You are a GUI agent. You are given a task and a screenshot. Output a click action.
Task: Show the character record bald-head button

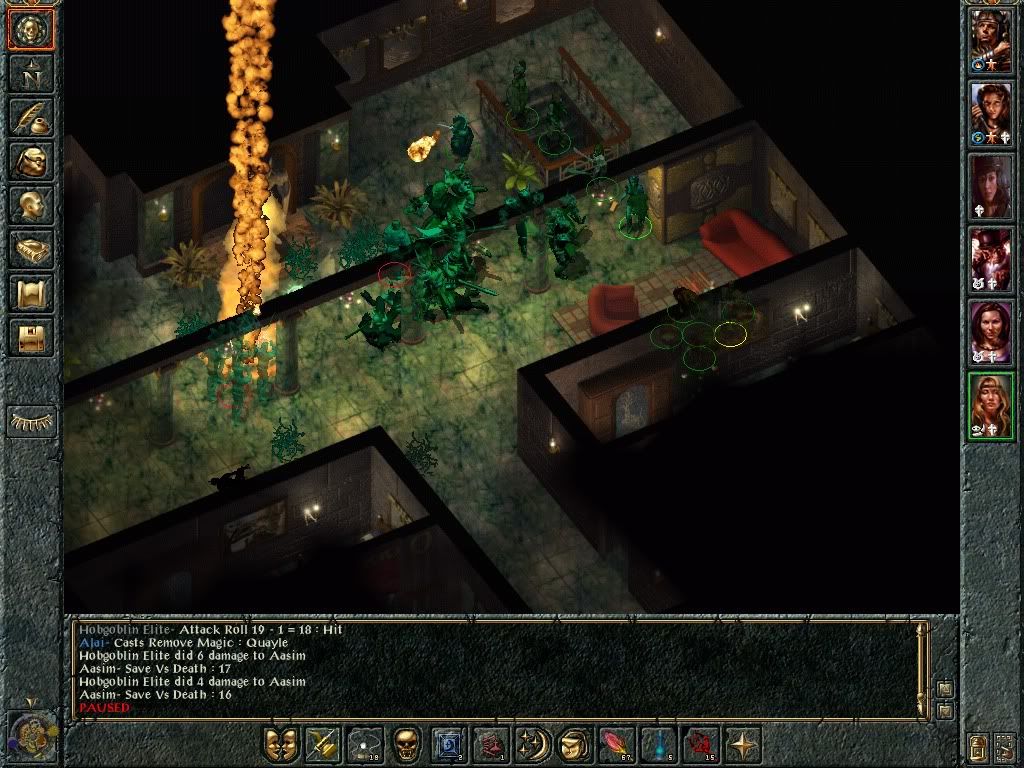click(x=31, y=205)
